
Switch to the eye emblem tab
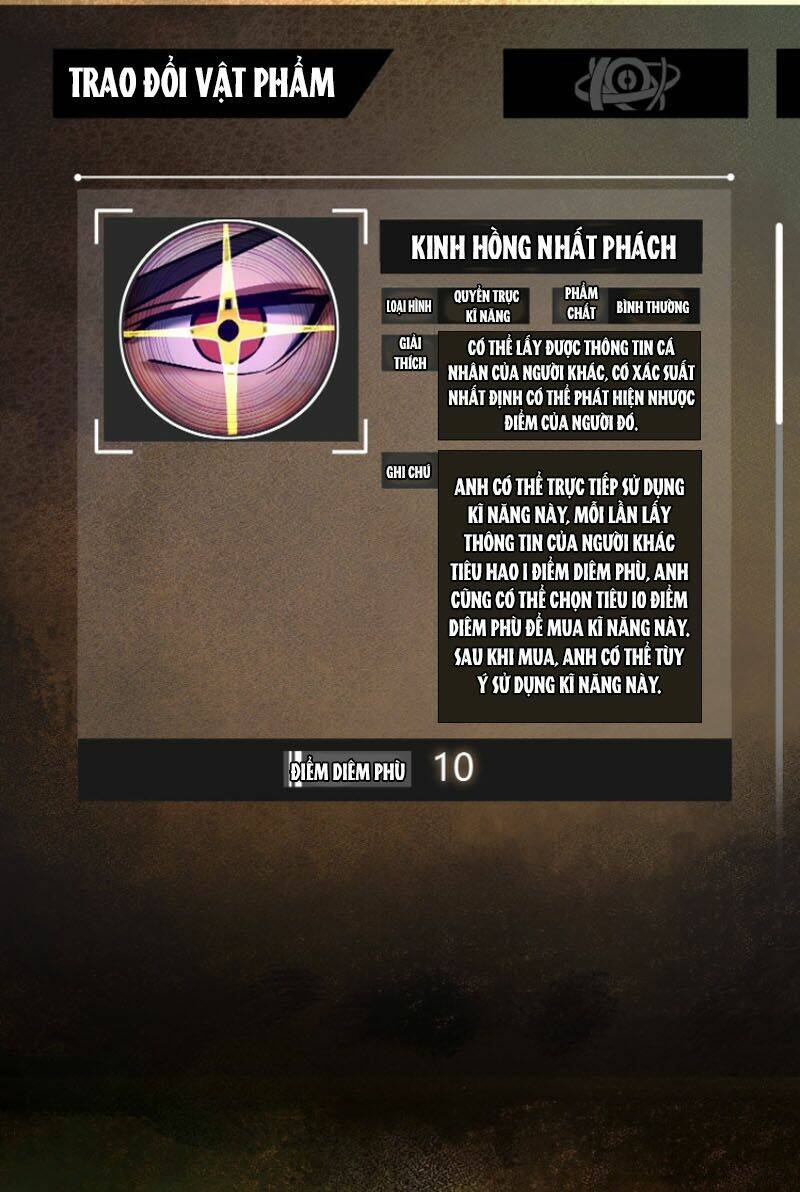pos(625,83)
